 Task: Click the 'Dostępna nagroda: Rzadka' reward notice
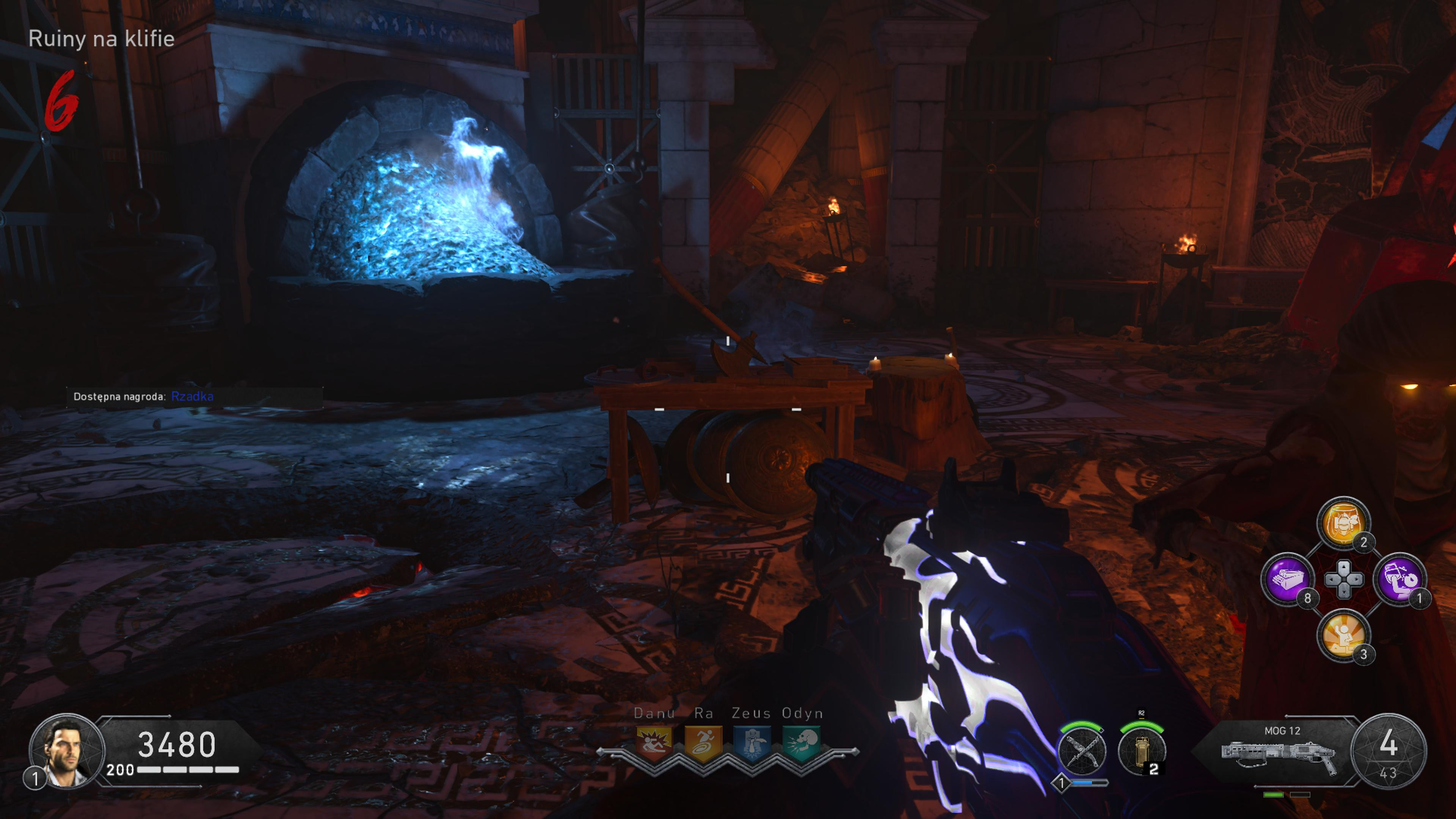(144, 397)
